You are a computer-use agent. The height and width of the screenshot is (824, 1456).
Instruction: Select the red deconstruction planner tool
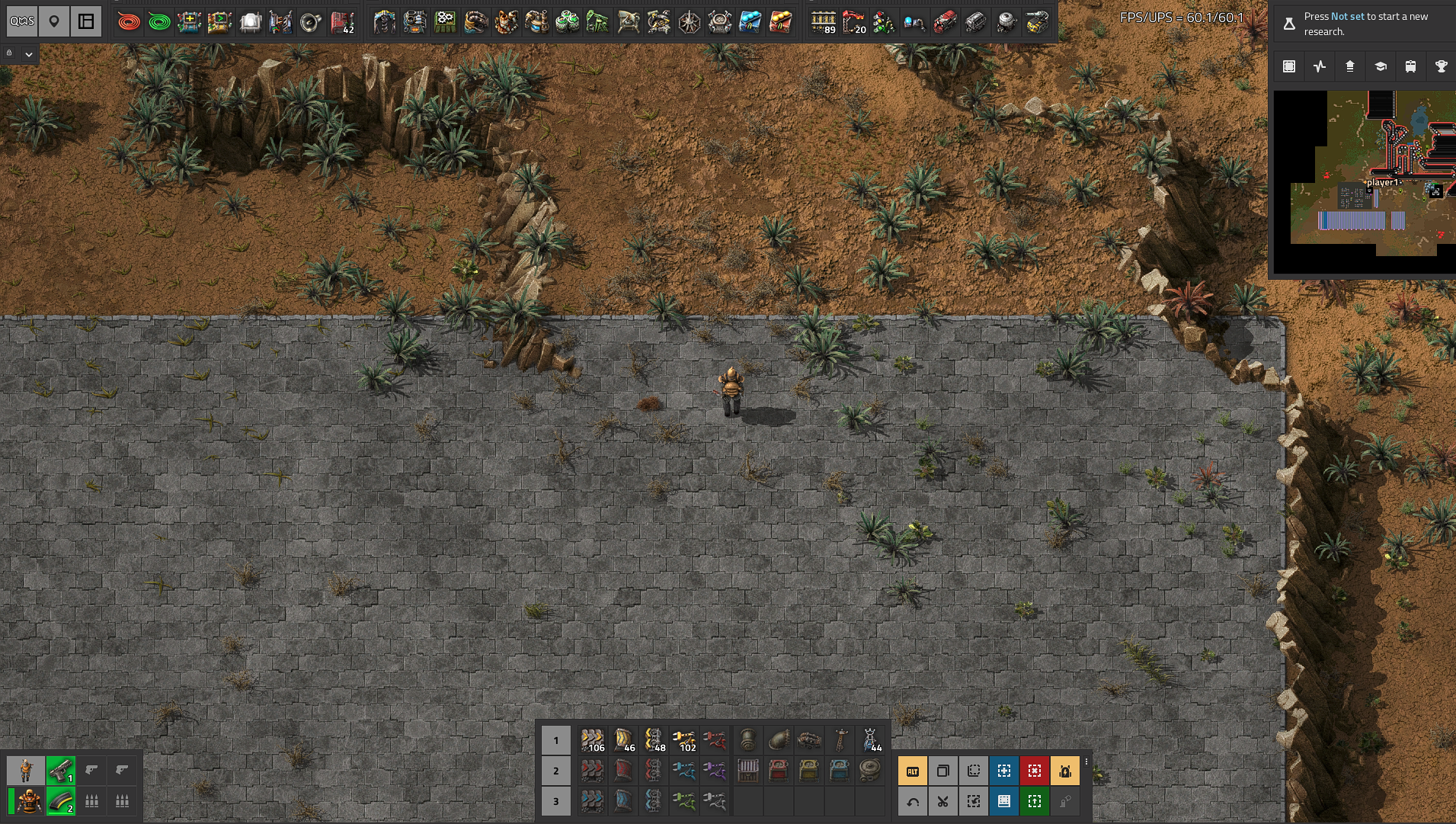click(1035, 771)
